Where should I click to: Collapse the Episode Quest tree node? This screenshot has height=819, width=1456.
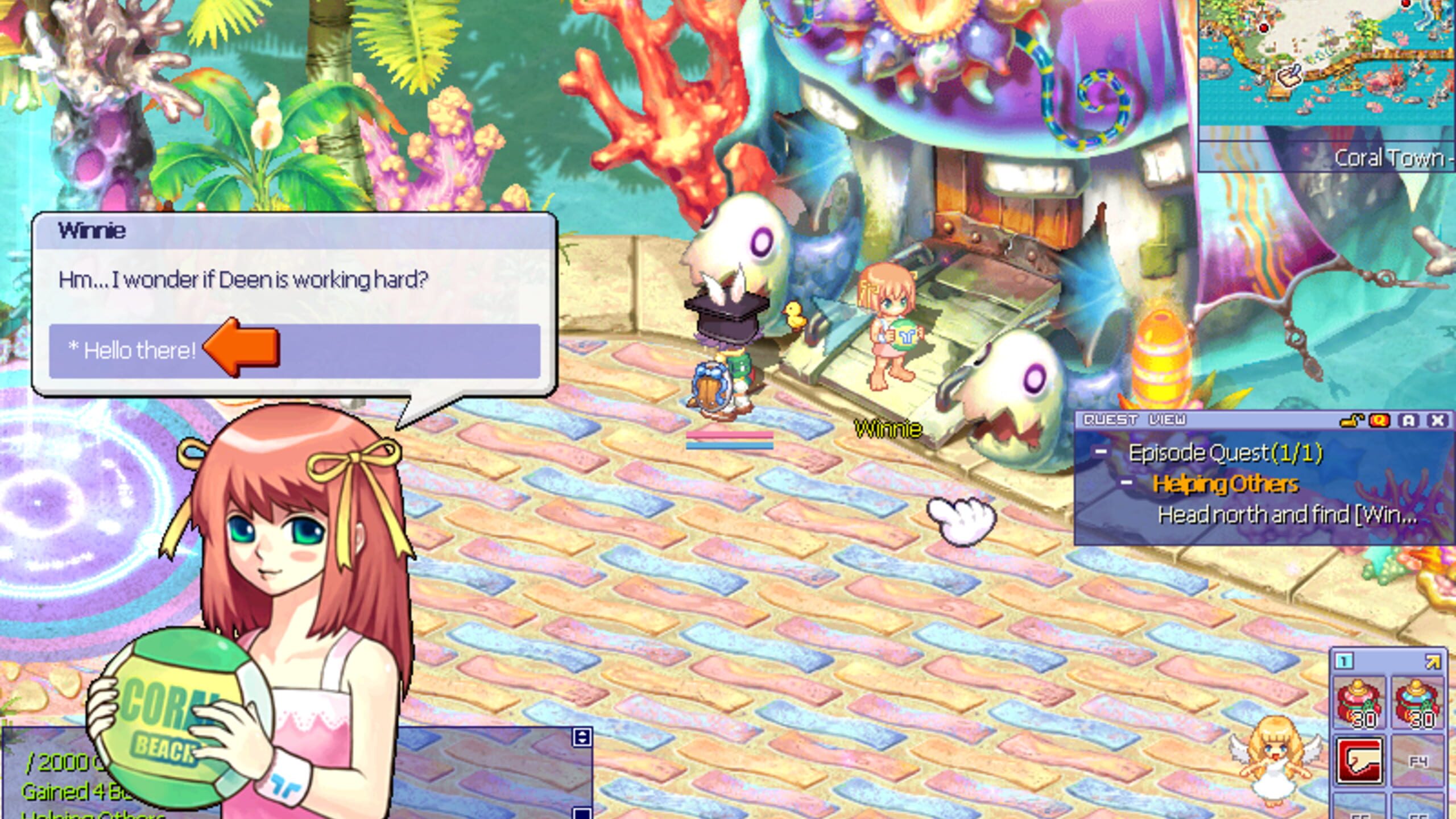(x=1100, y=450)
